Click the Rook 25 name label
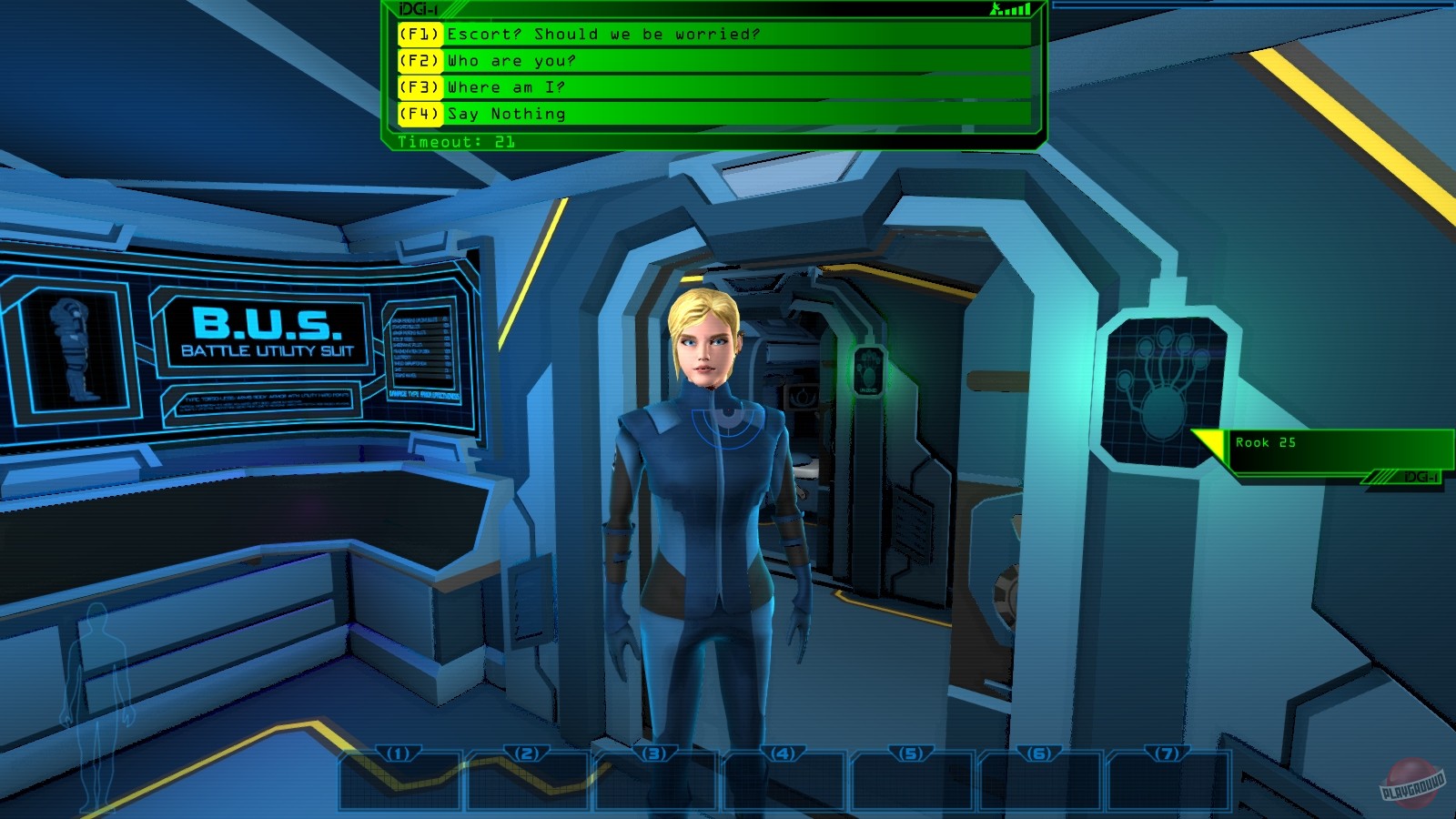The height and width of the screenshot is (819, 1456). coord(1264,442)
